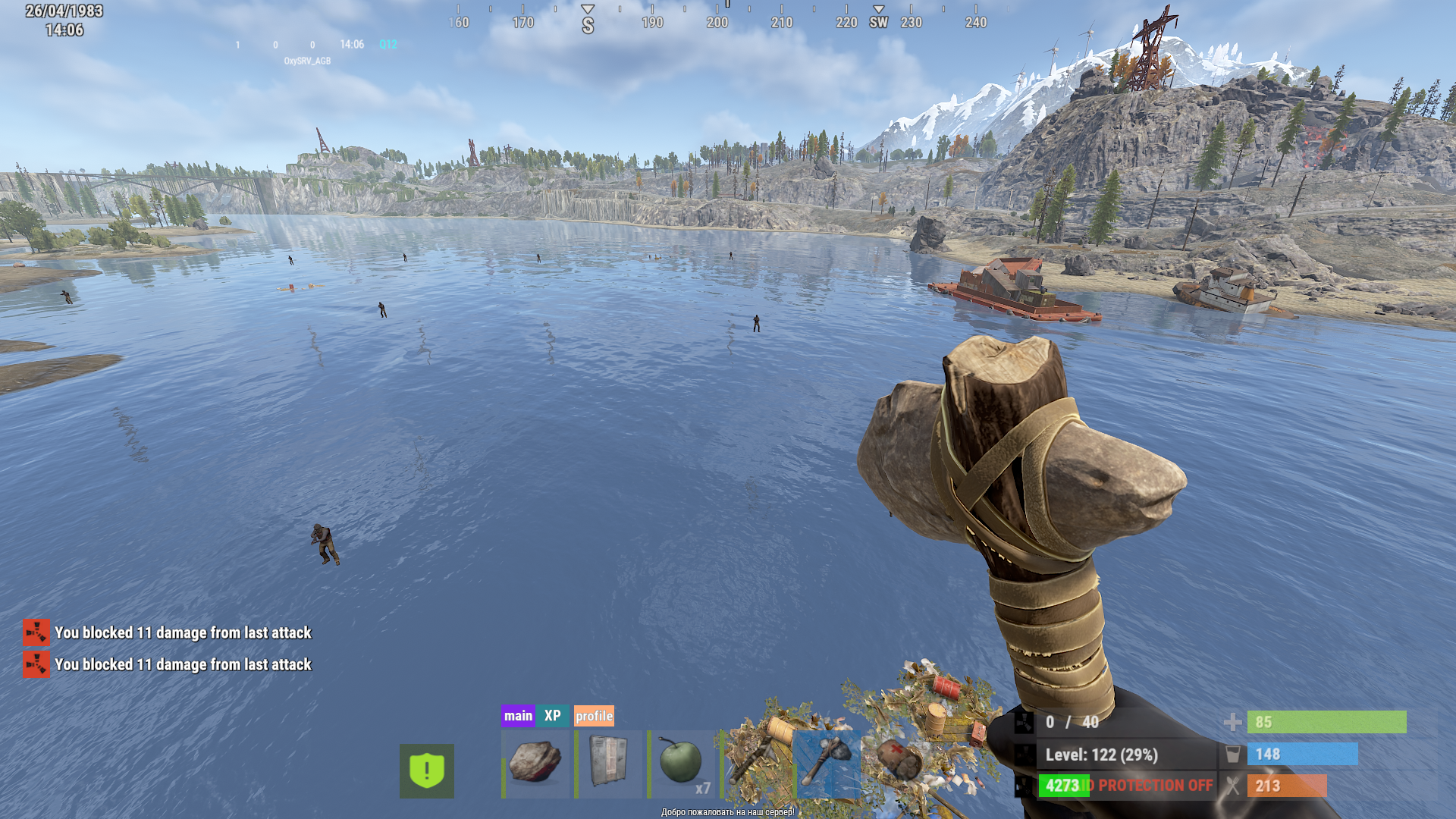Open the orange profile tab
Viewport: 1456px width, 819px height.
(594, 716)
